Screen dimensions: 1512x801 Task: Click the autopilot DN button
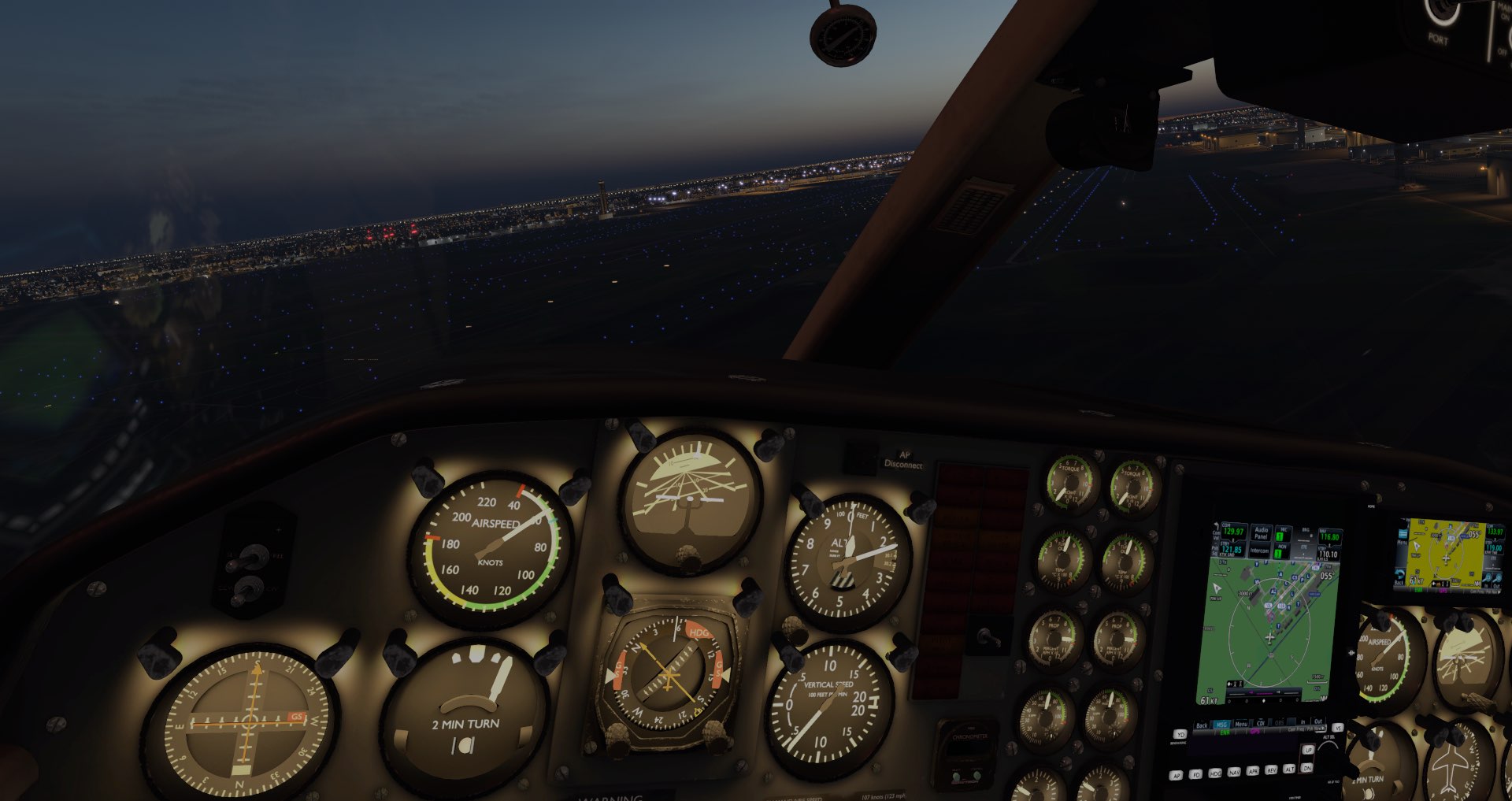1309,767
